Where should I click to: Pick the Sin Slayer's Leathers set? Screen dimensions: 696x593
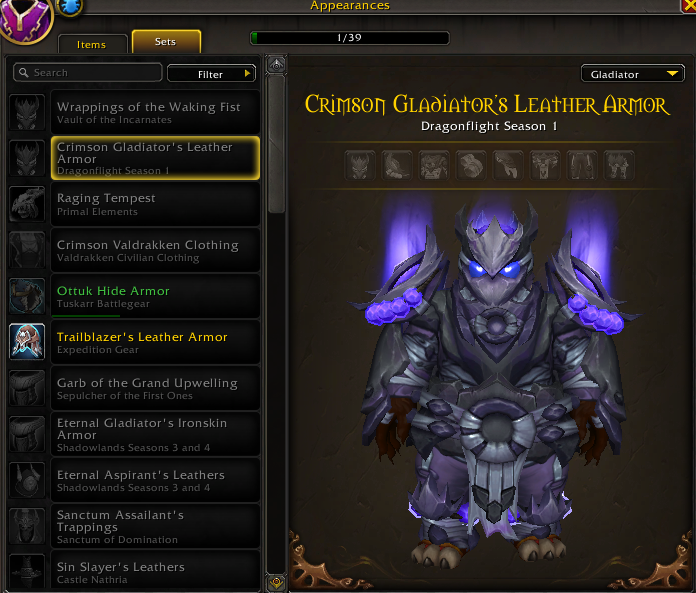(x=148, y=571)
